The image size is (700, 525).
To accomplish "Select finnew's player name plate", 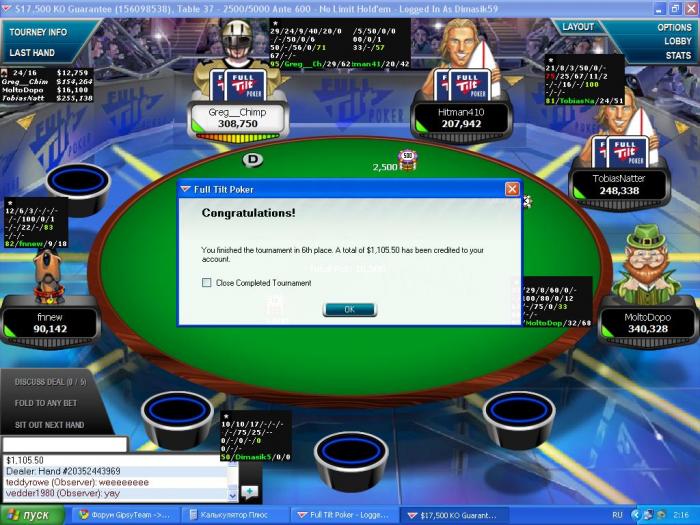I will [x=50, y=322].
